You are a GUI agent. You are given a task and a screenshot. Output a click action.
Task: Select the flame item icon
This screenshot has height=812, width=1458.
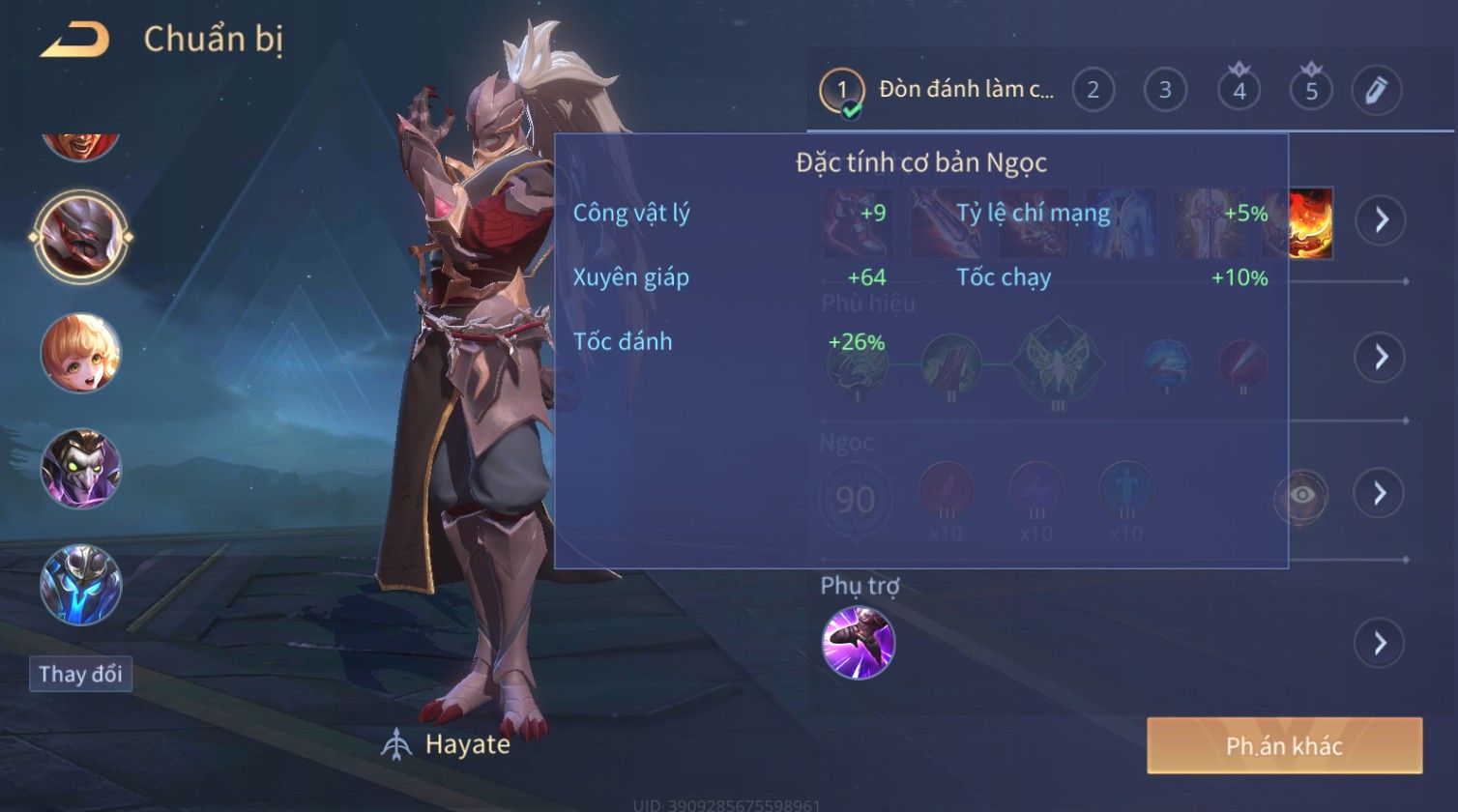pos(1312,222)
